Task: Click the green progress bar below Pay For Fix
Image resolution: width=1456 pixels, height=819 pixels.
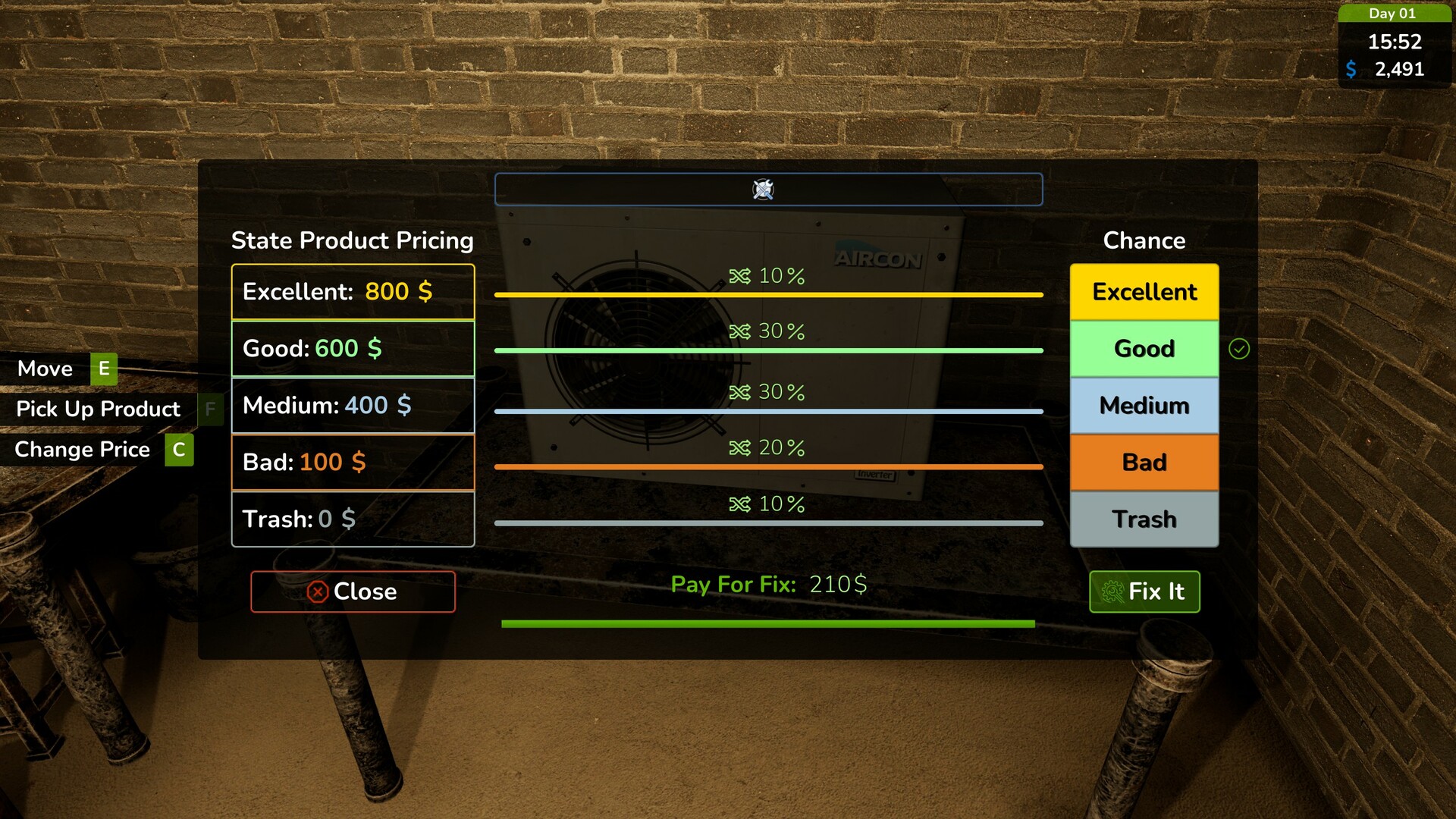Action: coord(768,622)
